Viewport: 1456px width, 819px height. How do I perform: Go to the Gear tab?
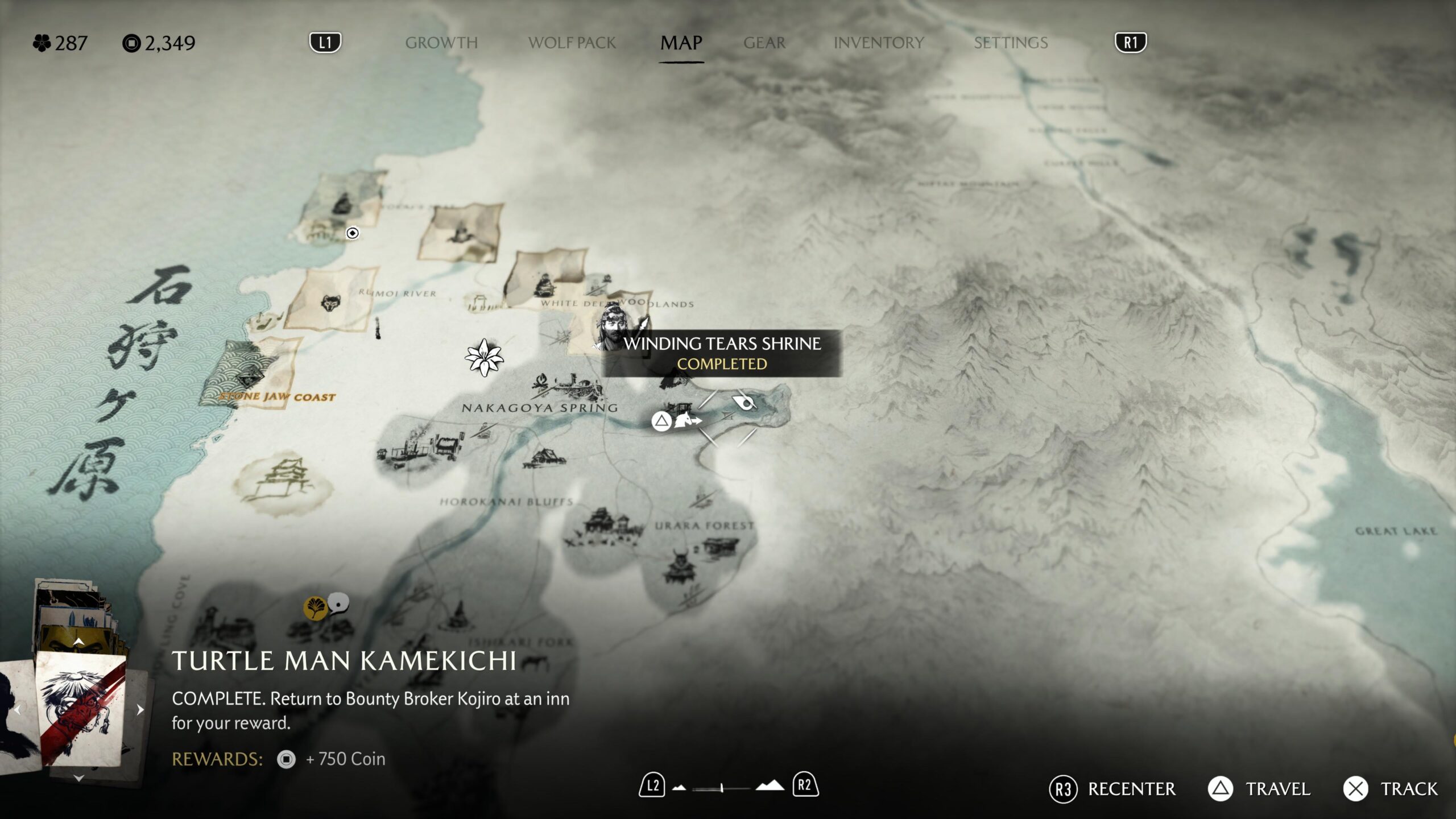[x=764, y=43]
